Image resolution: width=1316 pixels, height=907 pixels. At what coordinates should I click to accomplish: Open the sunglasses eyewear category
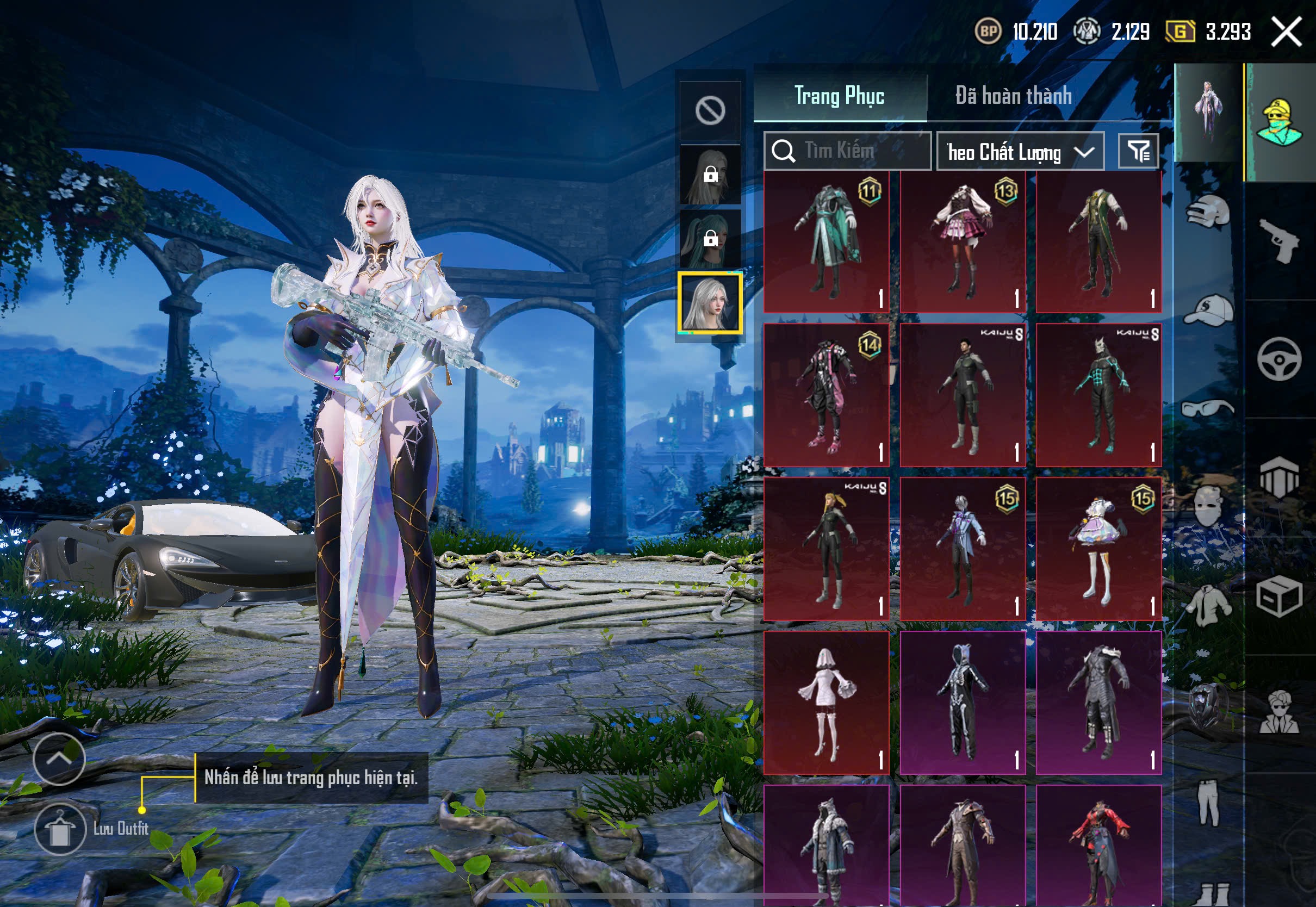1208,408
